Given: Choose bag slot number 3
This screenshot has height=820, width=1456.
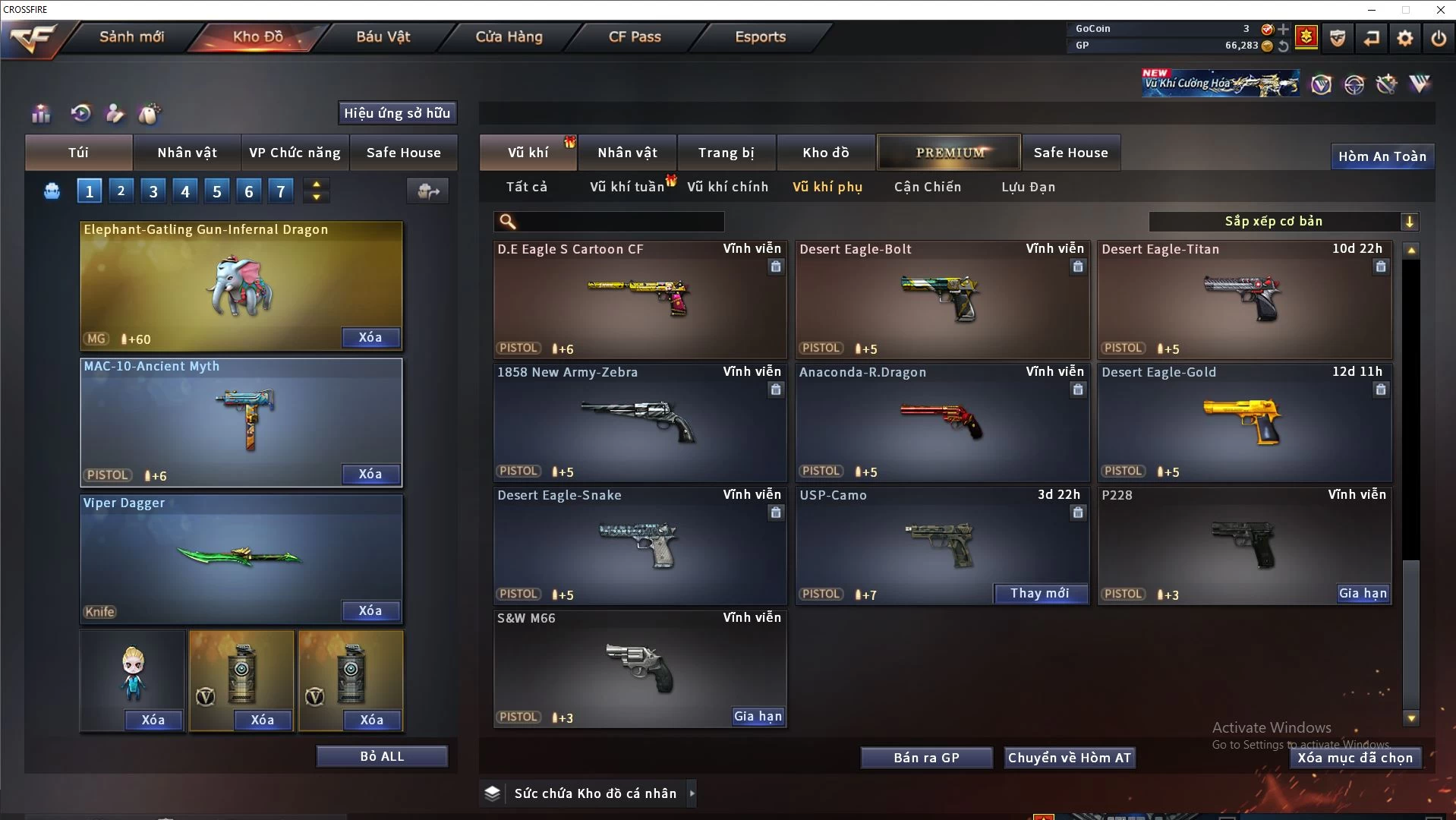Looking at the screenshot, I should click(x=153, y=191).
